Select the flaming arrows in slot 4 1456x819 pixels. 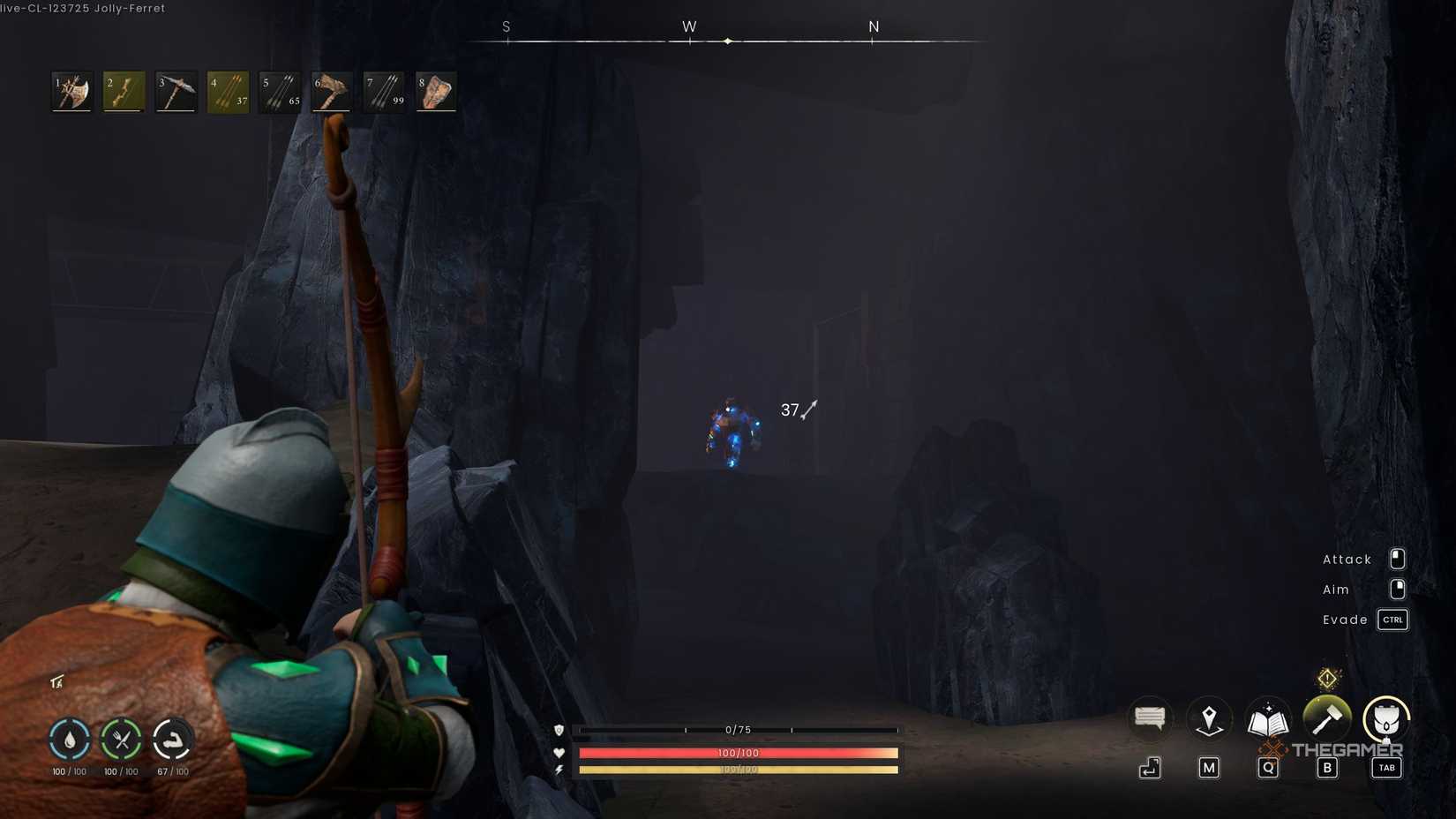click(227, 92)
